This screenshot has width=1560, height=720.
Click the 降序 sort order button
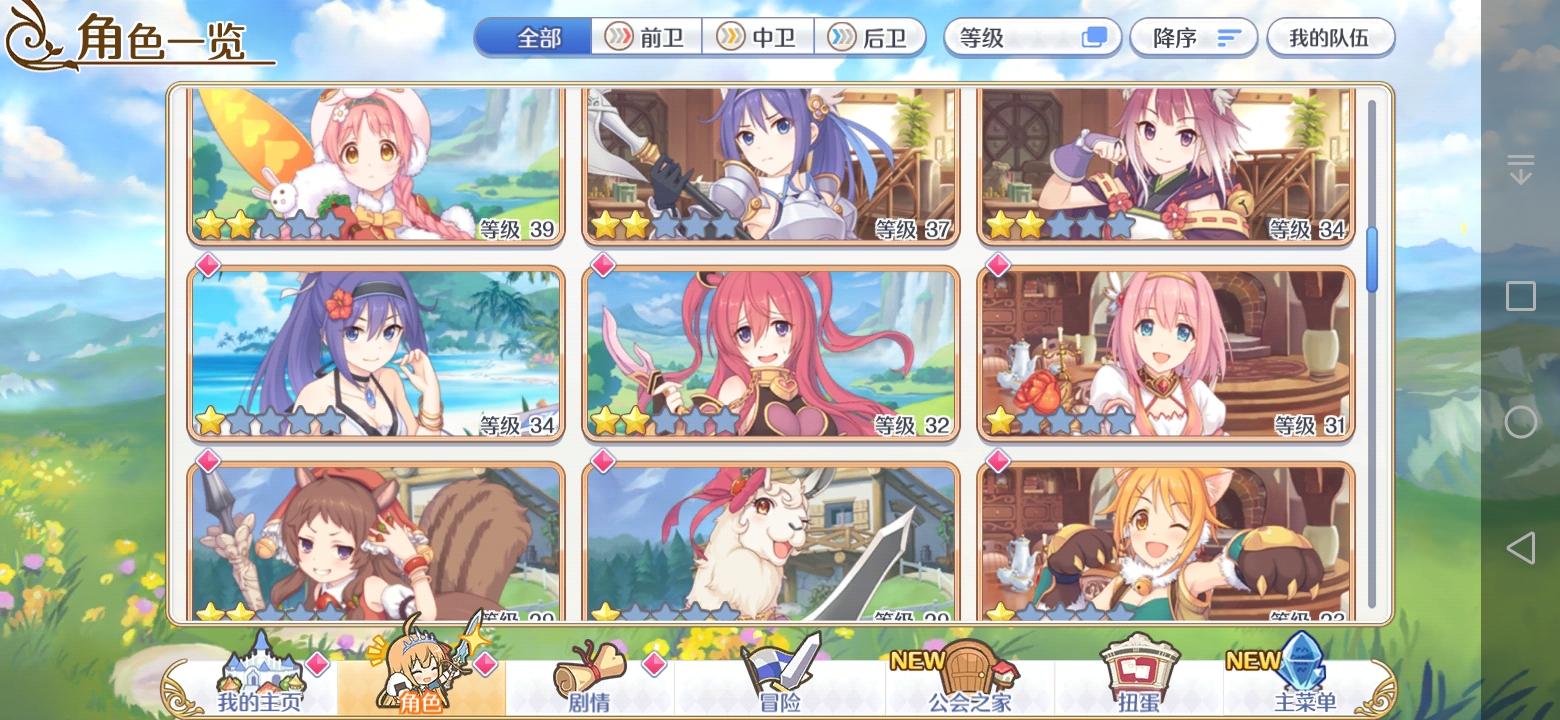point(1193,37)
